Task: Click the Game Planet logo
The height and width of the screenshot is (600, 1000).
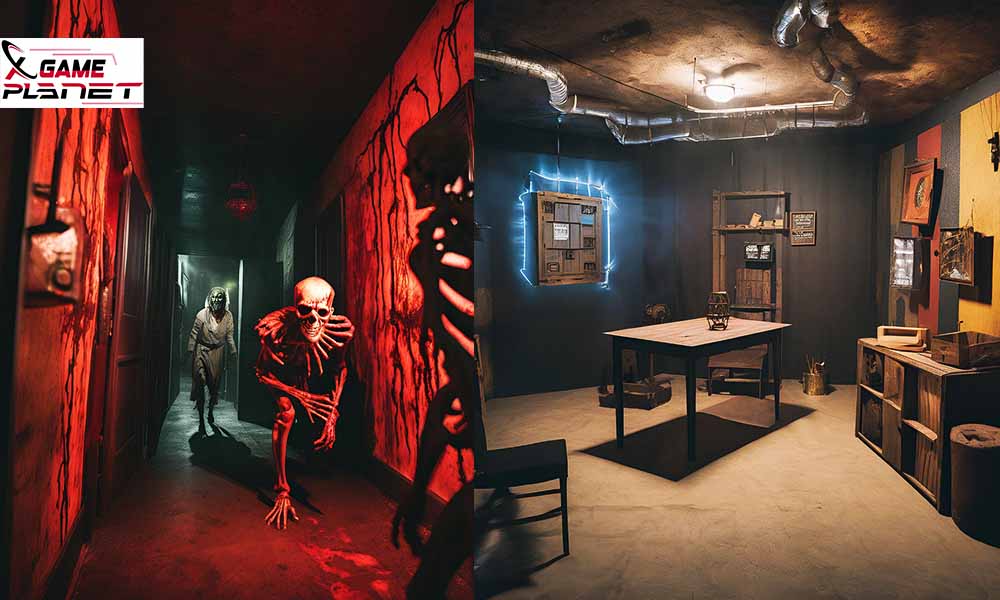Action: point(72,73)
